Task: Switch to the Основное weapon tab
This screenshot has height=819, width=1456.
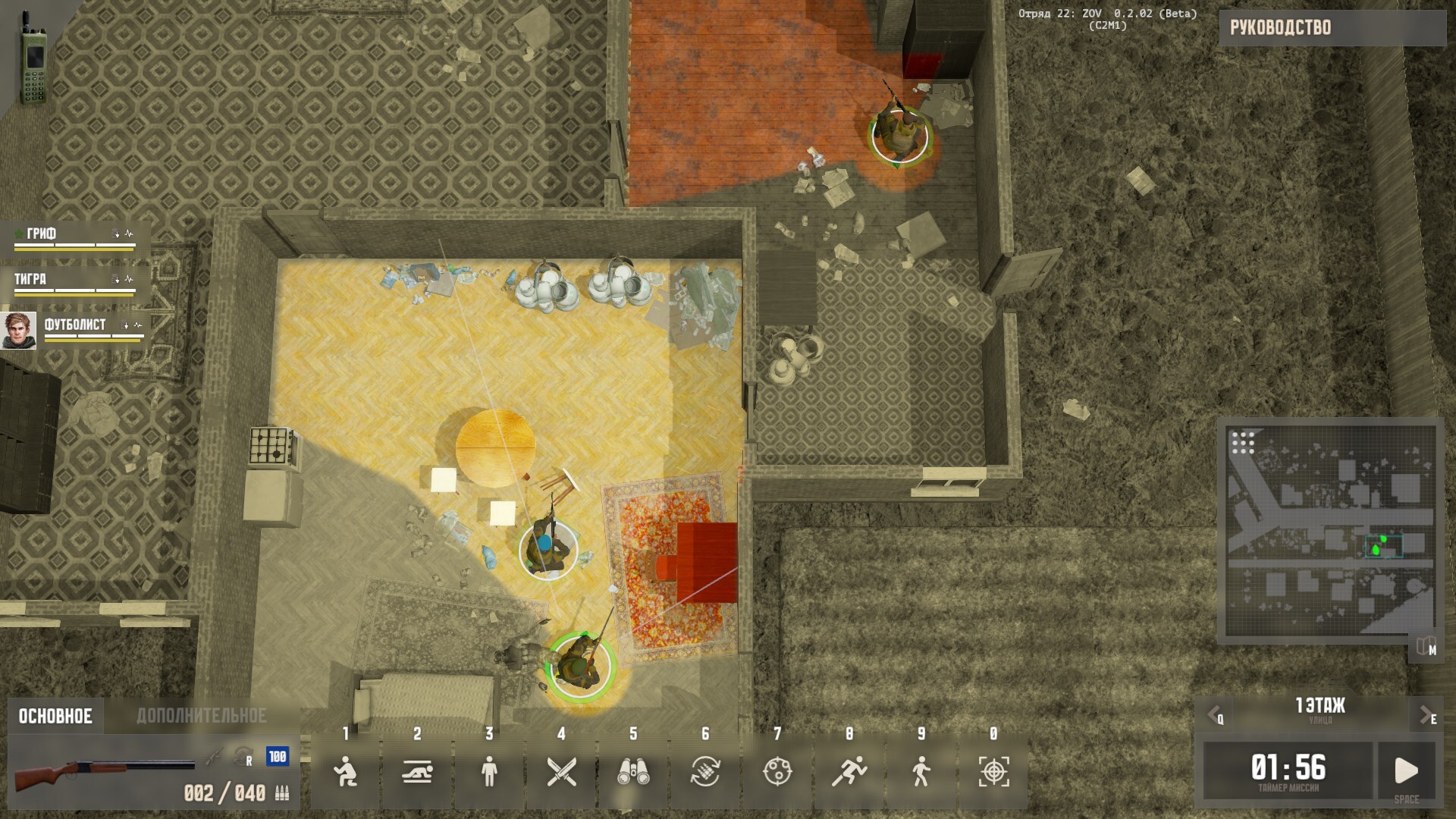Action: [x=55, y=717]
